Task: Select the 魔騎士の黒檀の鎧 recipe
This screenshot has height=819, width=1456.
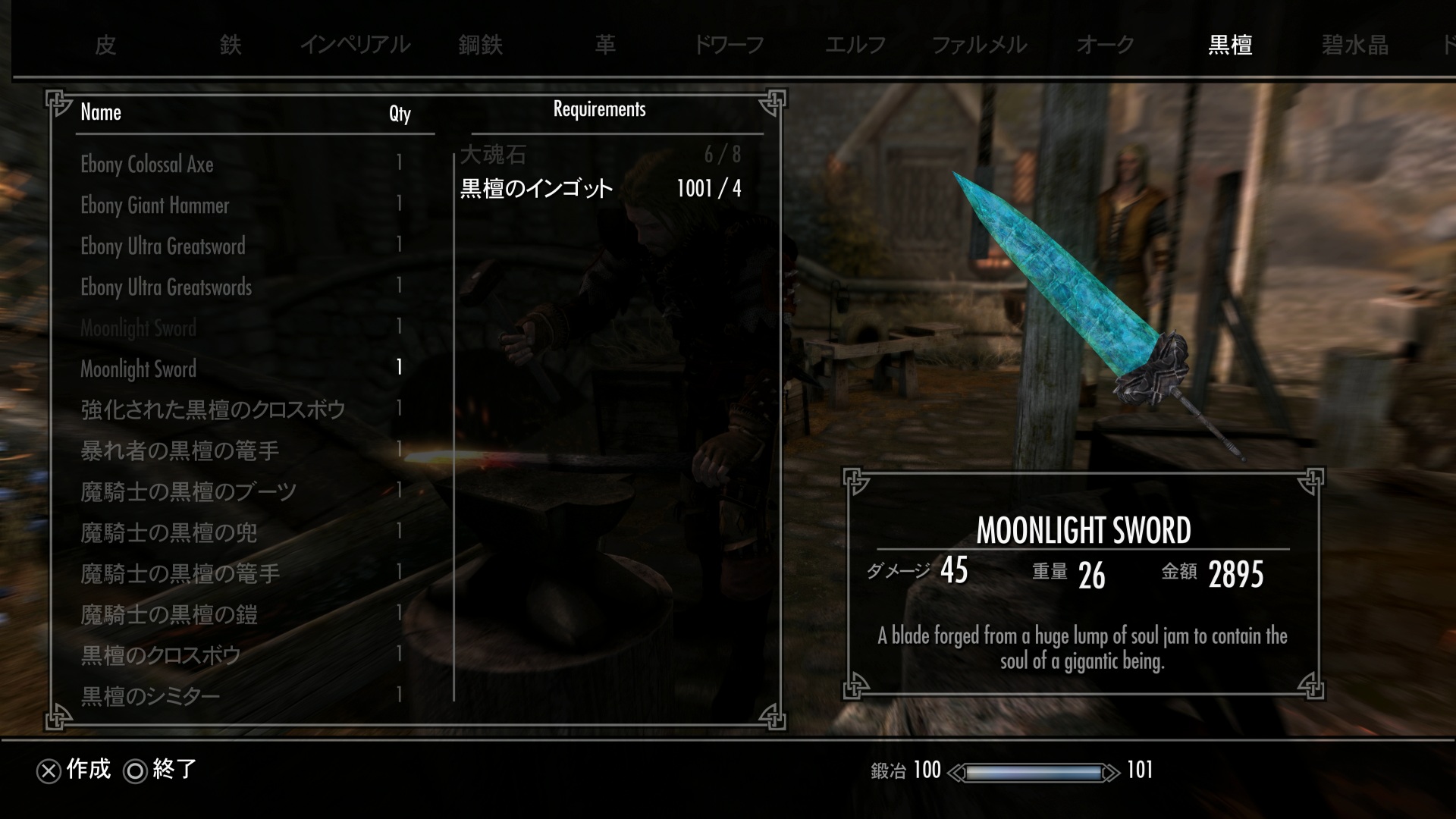Action: coord(169,615)
